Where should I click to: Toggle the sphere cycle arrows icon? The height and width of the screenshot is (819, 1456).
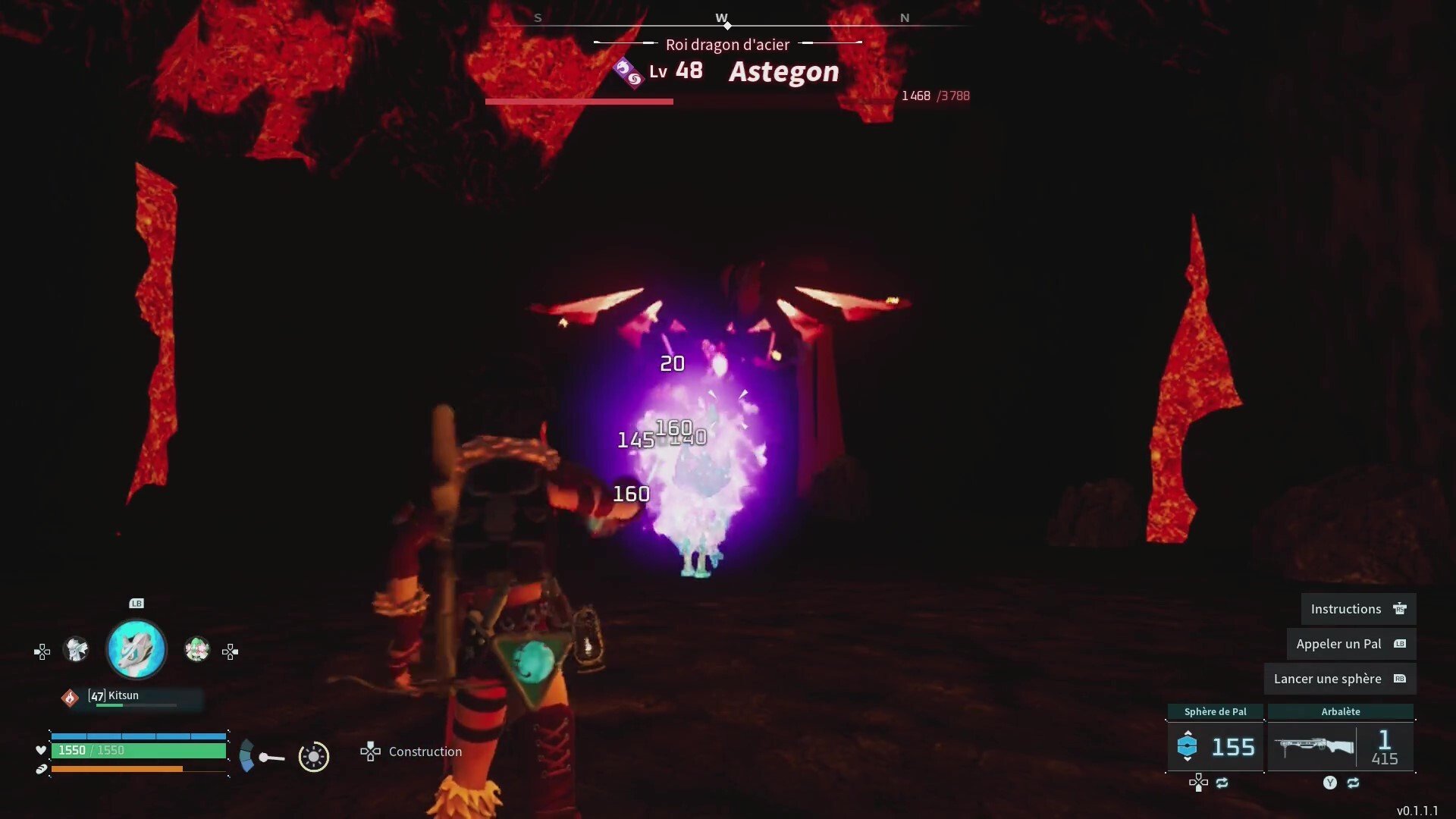(1222, 783)
